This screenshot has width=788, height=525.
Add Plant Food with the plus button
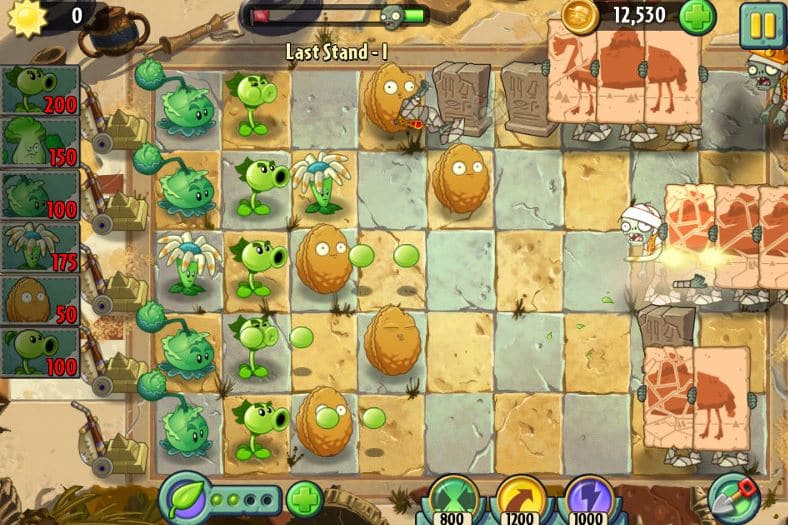304,498
